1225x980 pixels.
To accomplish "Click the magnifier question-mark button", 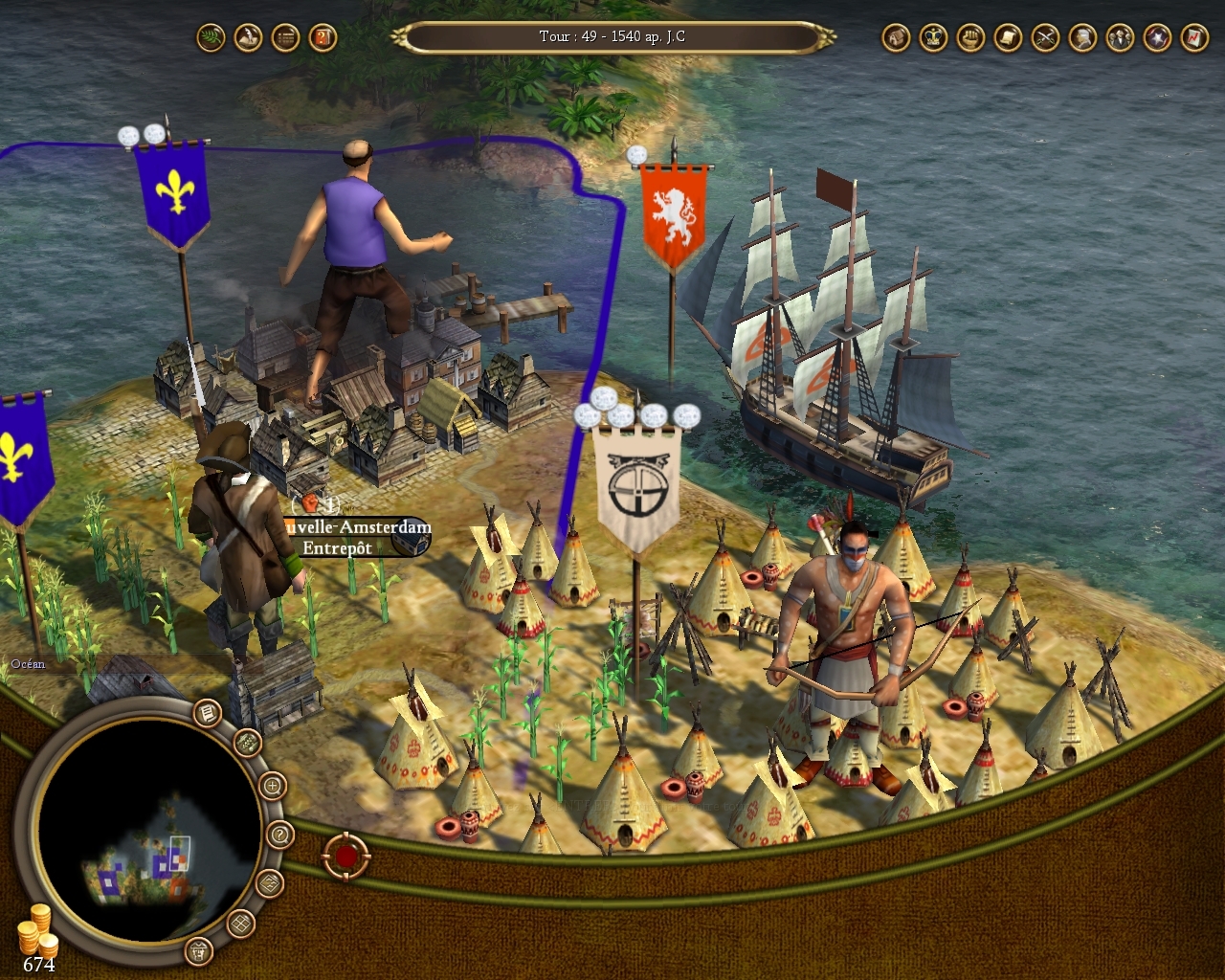I will pos(279,835).
